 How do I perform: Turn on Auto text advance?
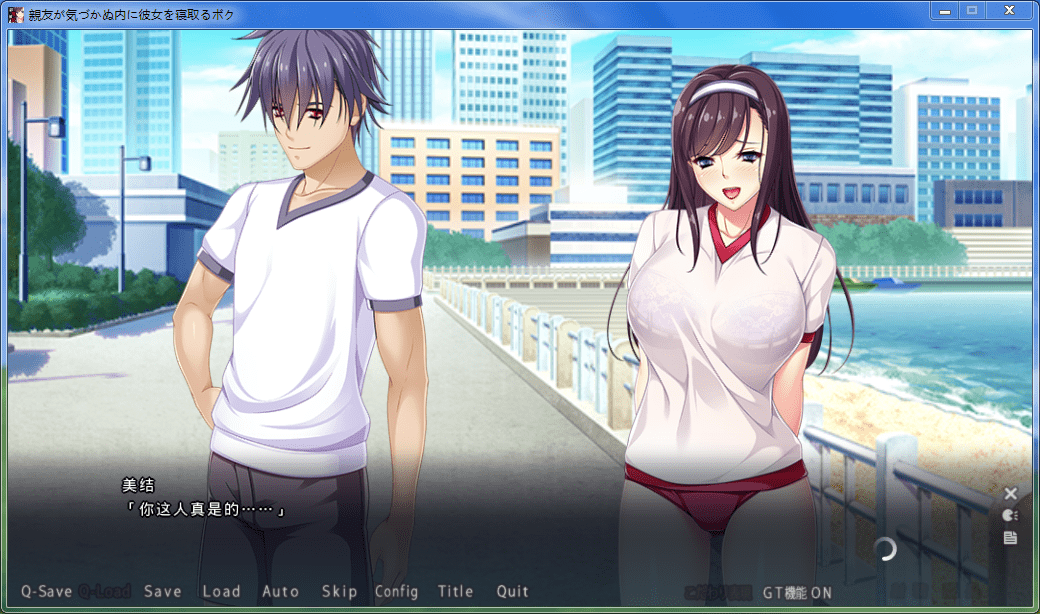280,591
